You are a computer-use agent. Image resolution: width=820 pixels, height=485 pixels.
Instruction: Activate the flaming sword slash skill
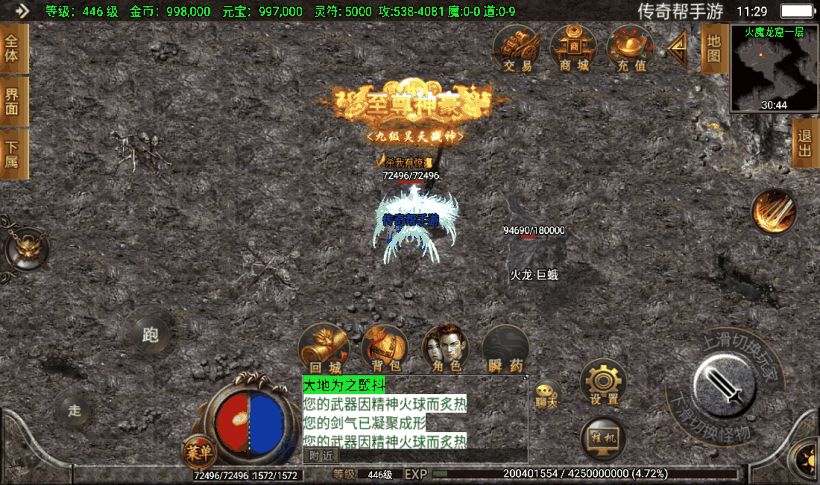(x=774, y=212)
